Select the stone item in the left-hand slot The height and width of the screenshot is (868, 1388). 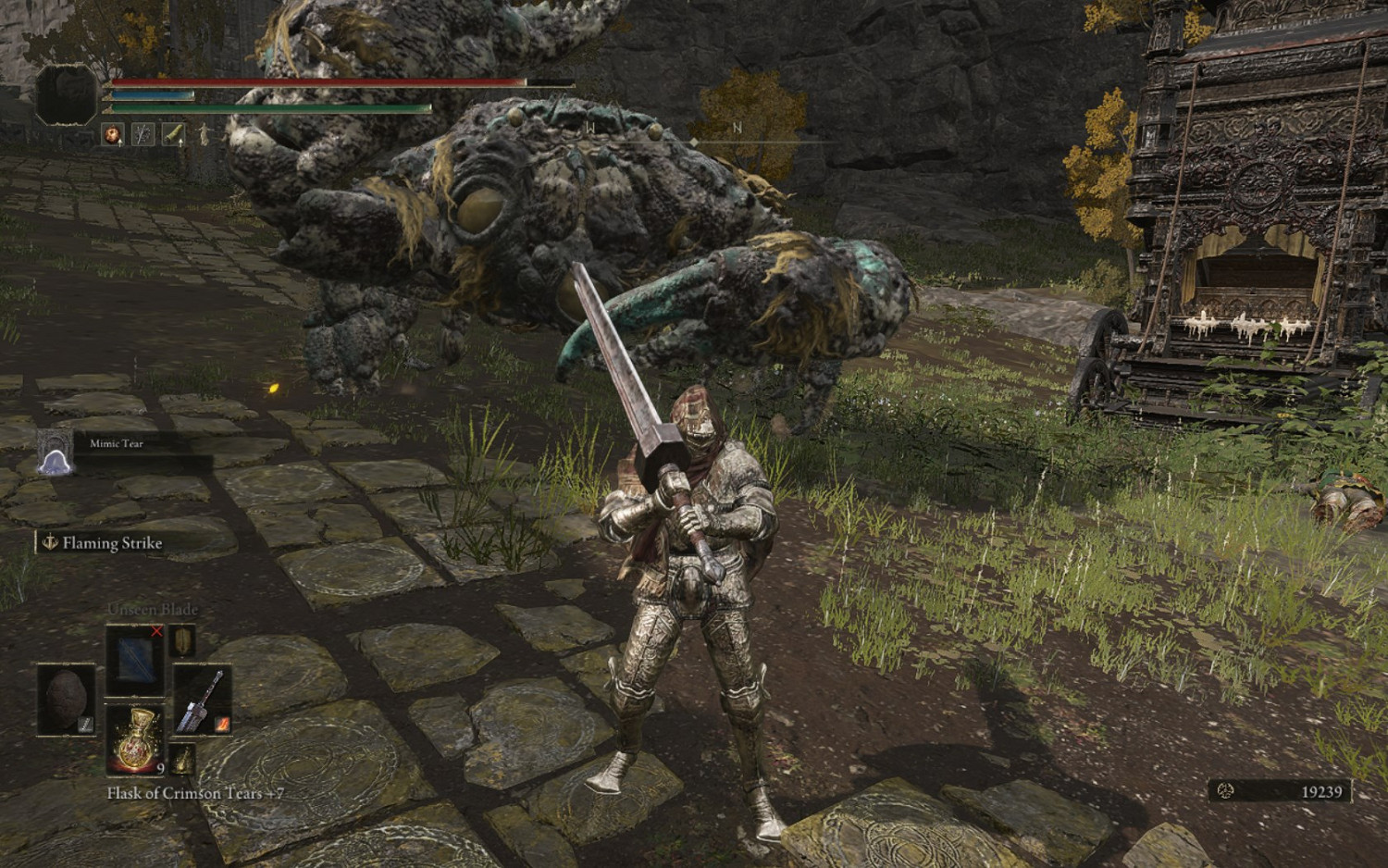click(66, 701)
